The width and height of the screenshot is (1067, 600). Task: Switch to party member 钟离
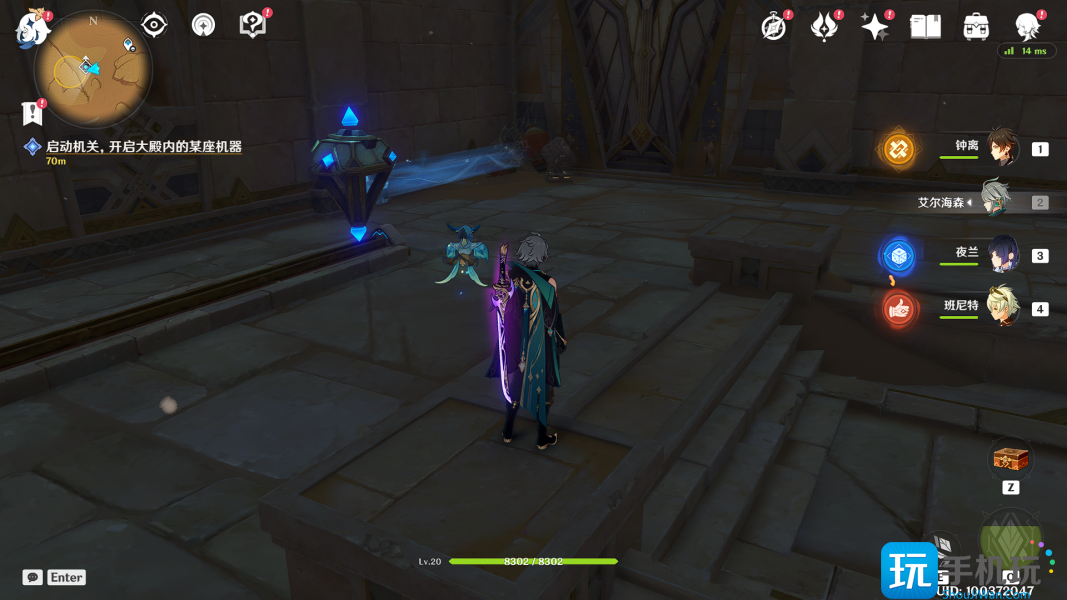click(x=1003, y=148)
